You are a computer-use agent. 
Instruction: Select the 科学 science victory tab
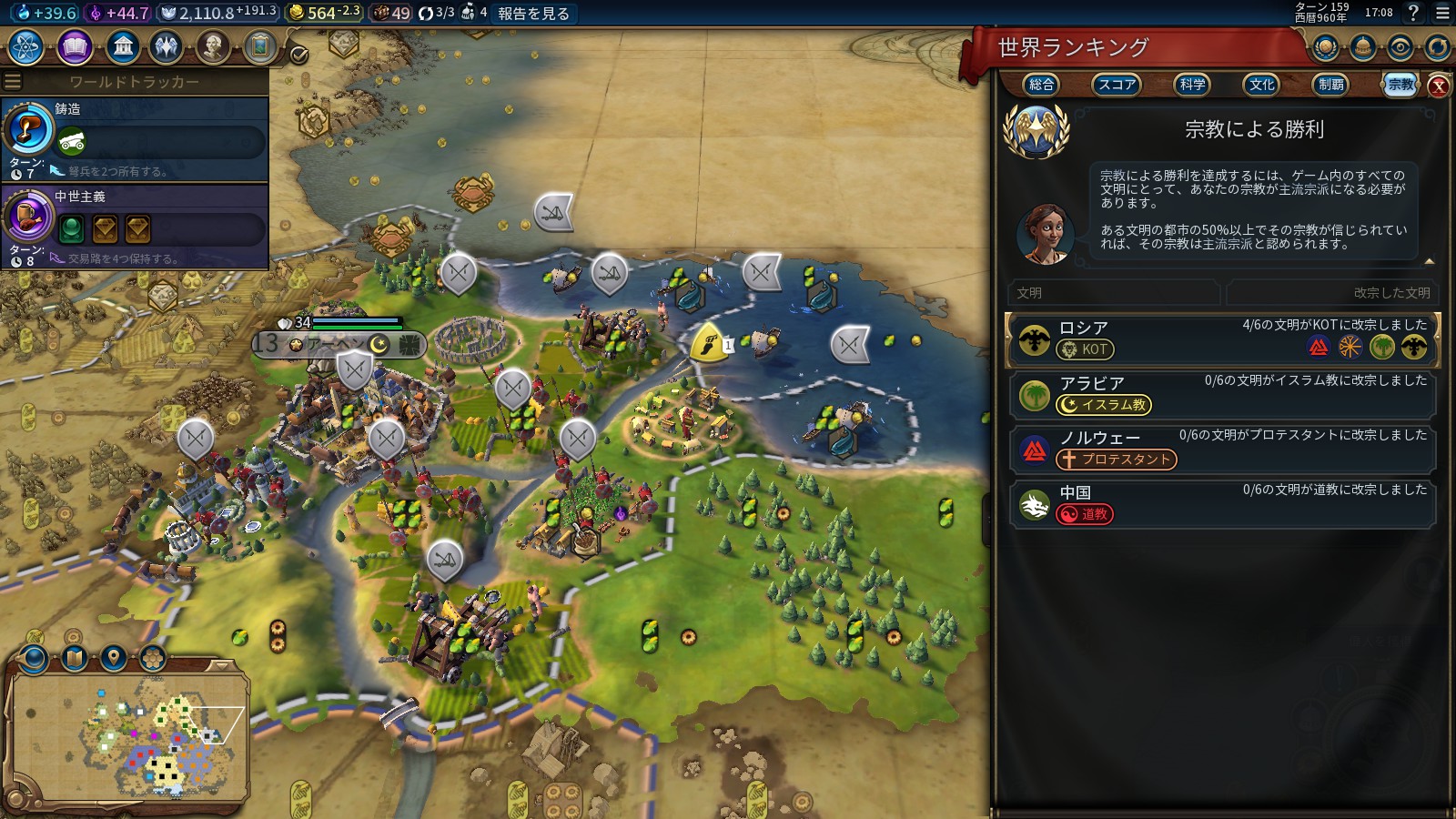1191,85
